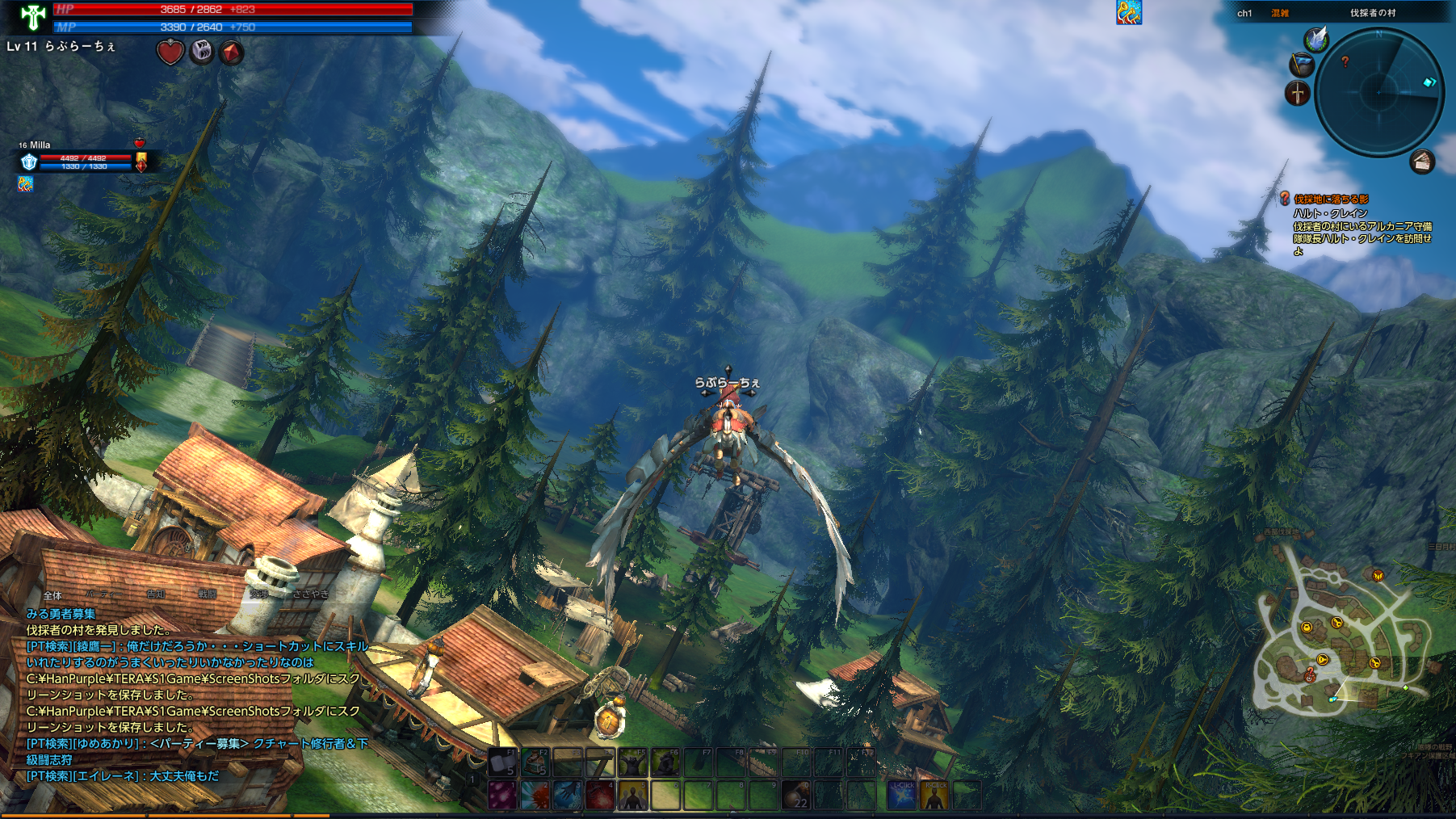Switch to the 全体 chat tab

tap(52, 595)
